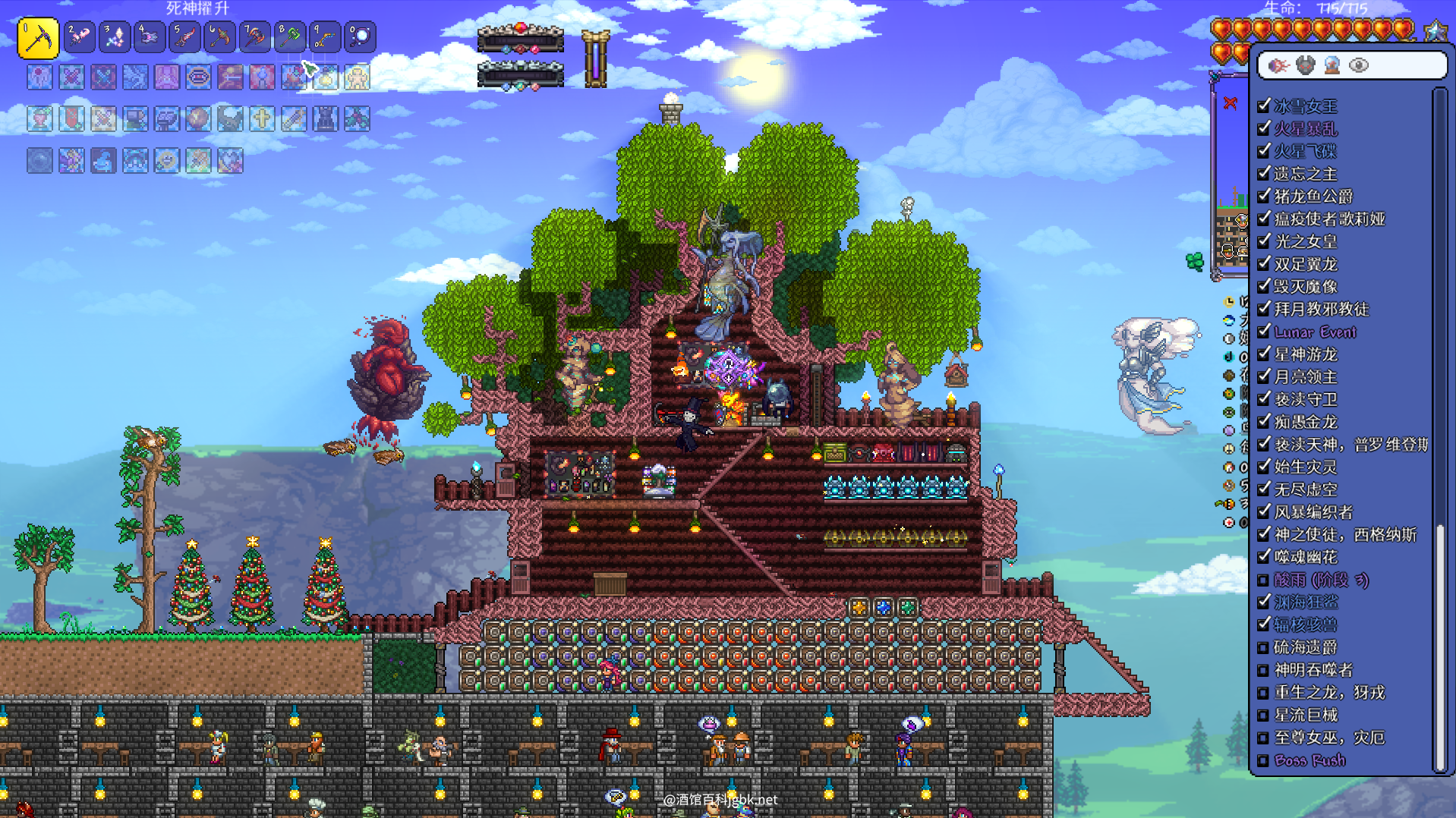This screenshot has width=1456, height=818.
Task: Click the golden cross buff icon
Action: pos(262,119)
